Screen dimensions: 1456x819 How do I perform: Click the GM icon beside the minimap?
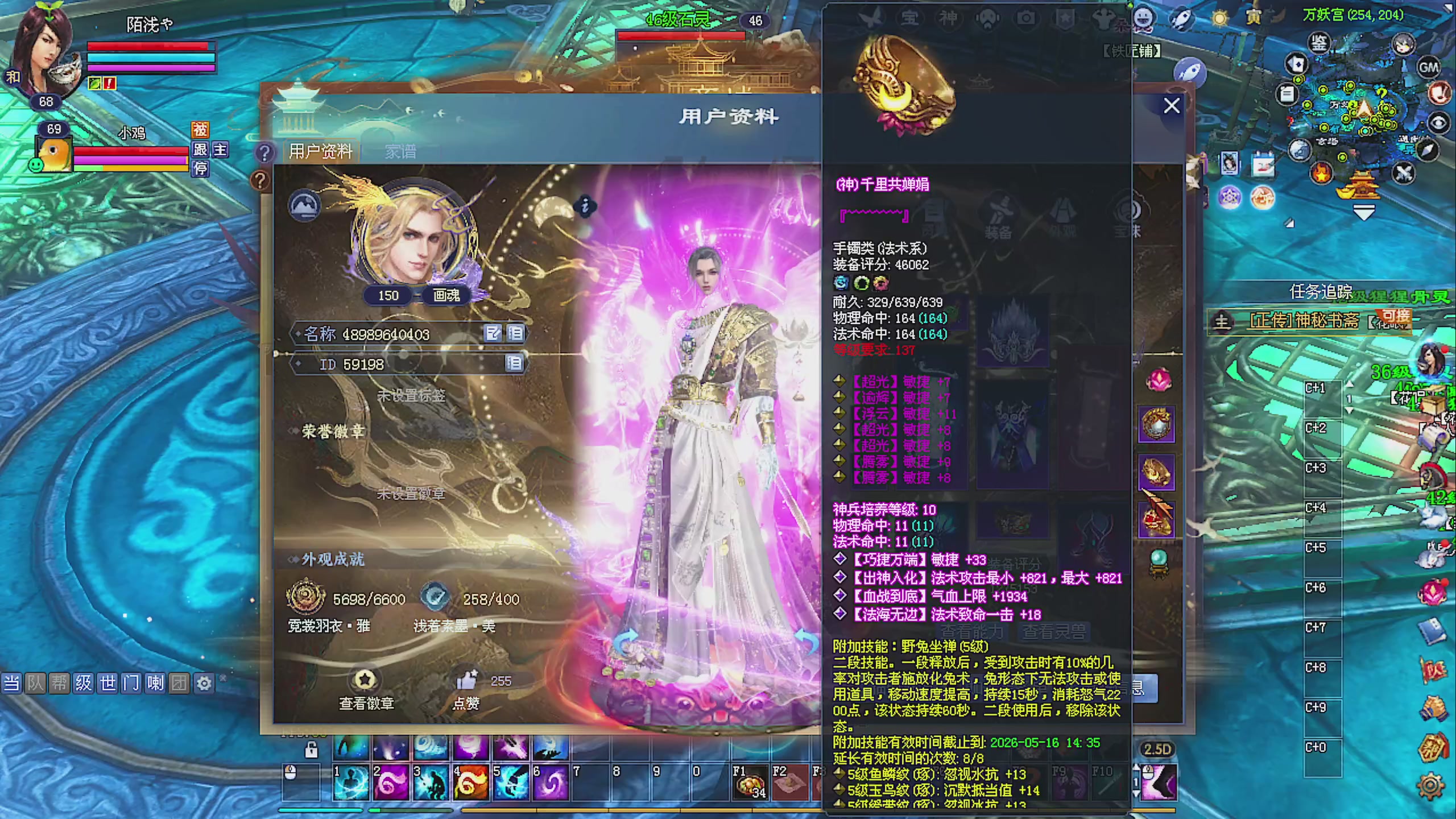[1429, 69]
